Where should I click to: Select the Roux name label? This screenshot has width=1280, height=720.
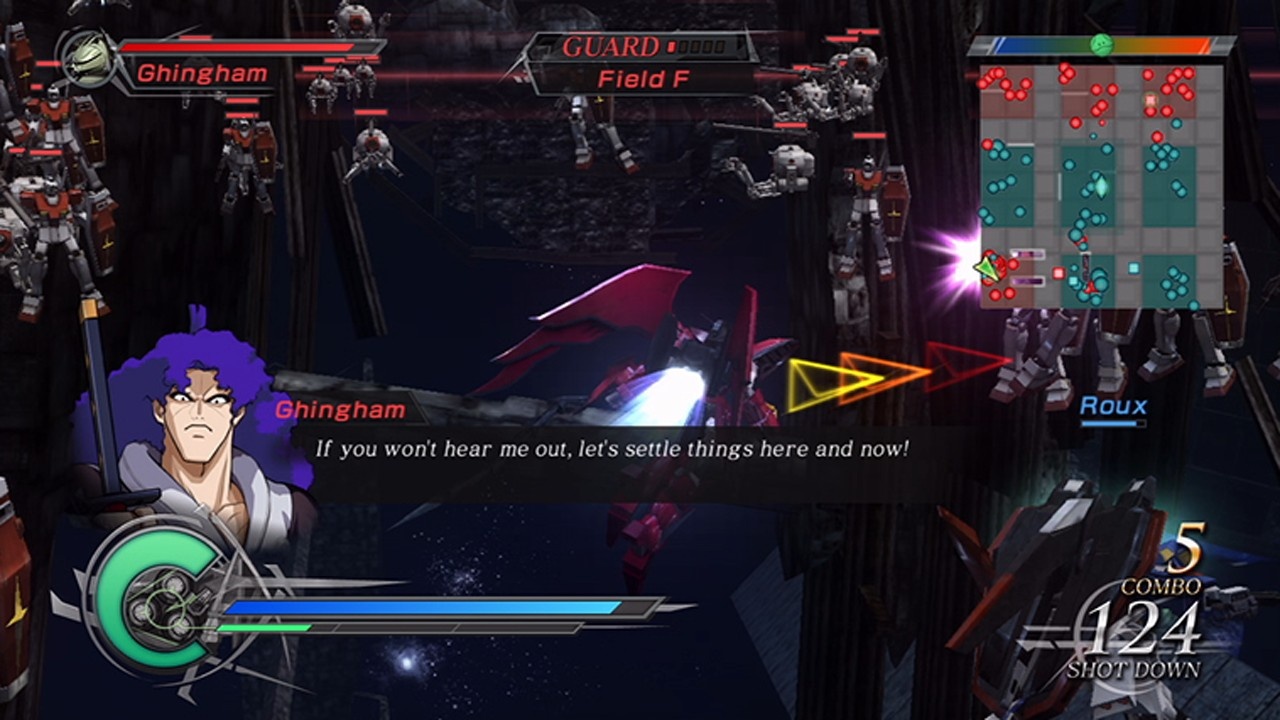coord(1113,407)
